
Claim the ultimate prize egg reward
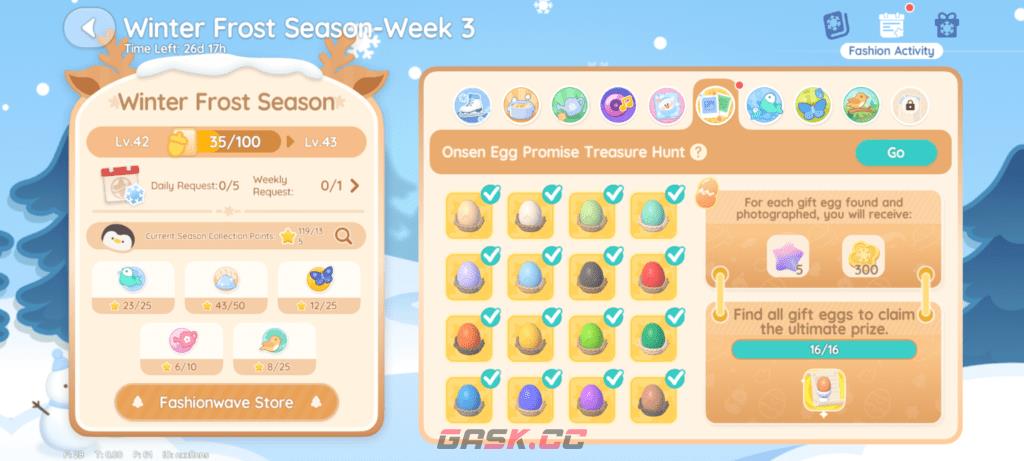(825, 390)
